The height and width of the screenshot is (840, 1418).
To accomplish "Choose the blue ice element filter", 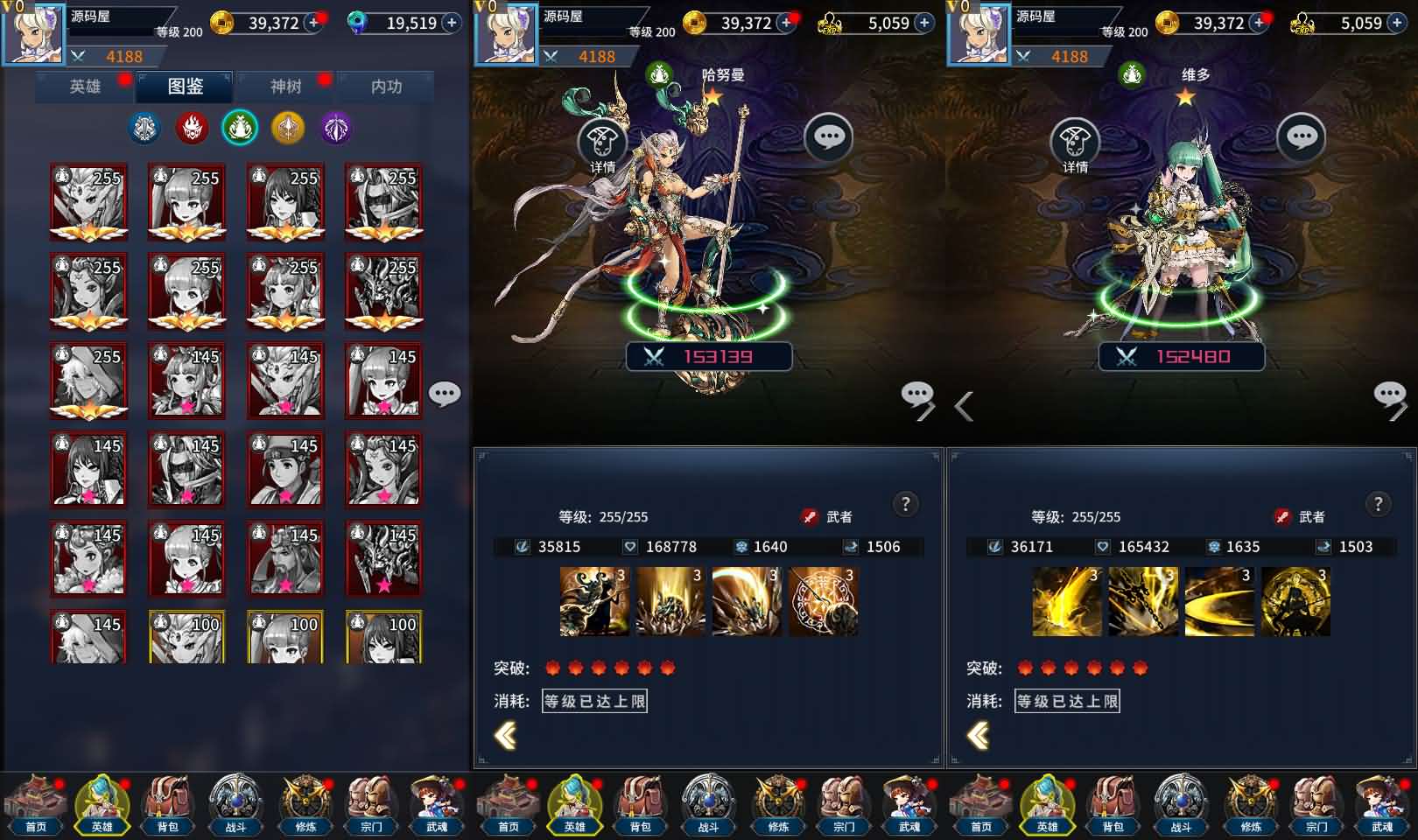I will pos(144,129).
